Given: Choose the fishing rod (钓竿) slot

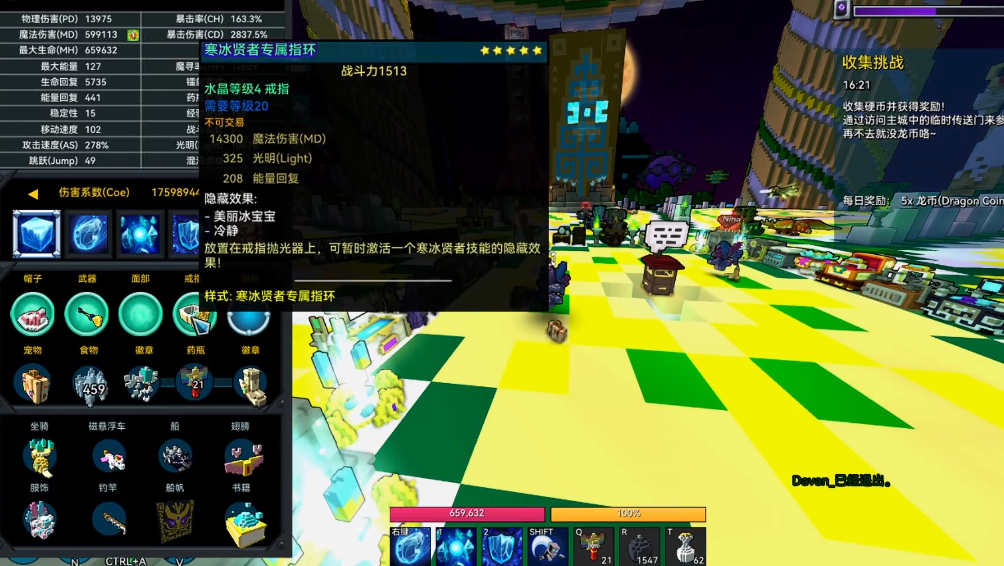Looking at the screenshot, I should [108, 520].
